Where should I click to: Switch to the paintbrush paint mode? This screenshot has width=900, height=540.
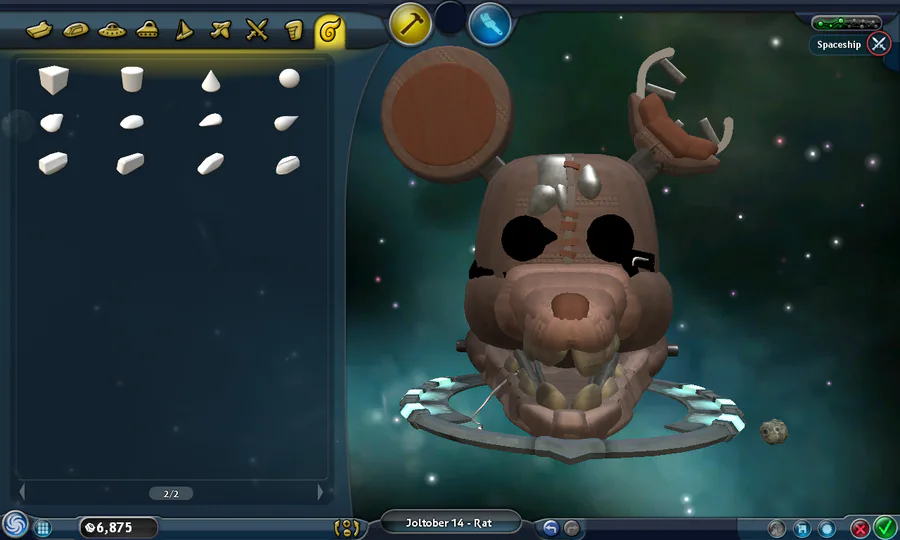[490, 23]
